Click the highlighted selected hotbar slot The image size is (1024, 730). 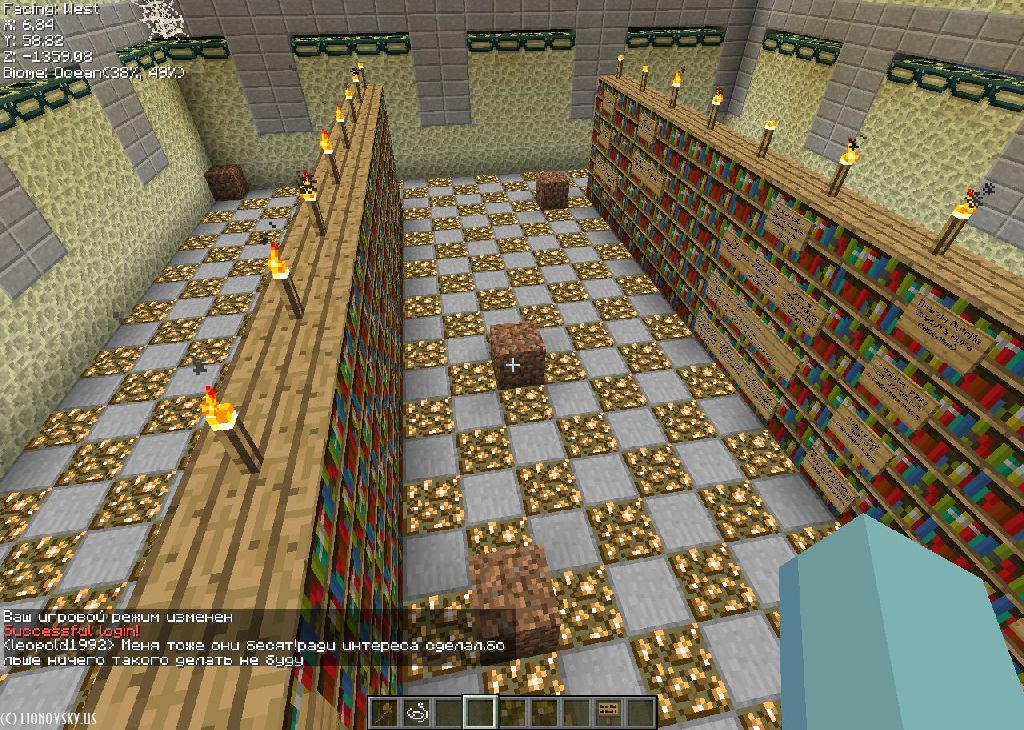point(481,712)
